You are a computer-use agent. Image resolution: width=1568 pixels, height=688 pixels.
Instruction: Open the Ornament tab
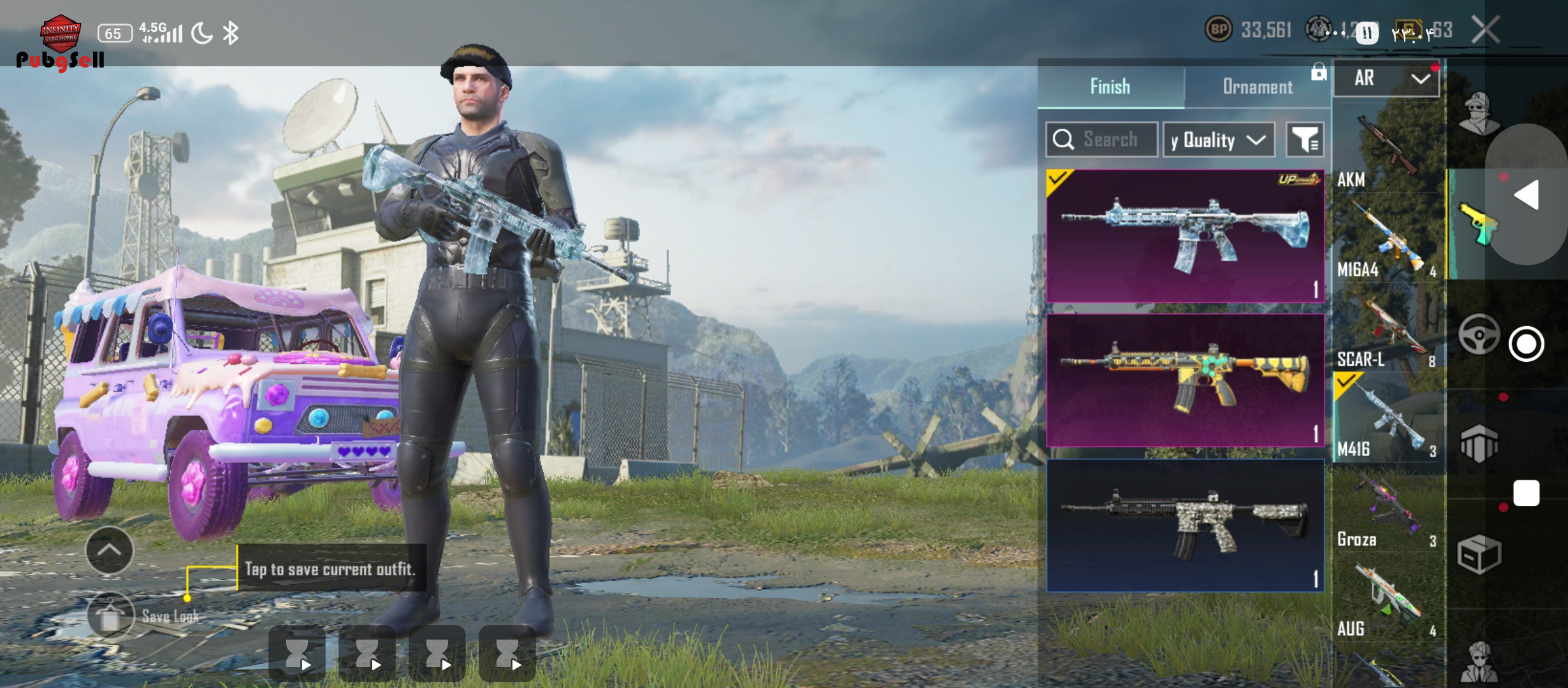pos(1257,87)
